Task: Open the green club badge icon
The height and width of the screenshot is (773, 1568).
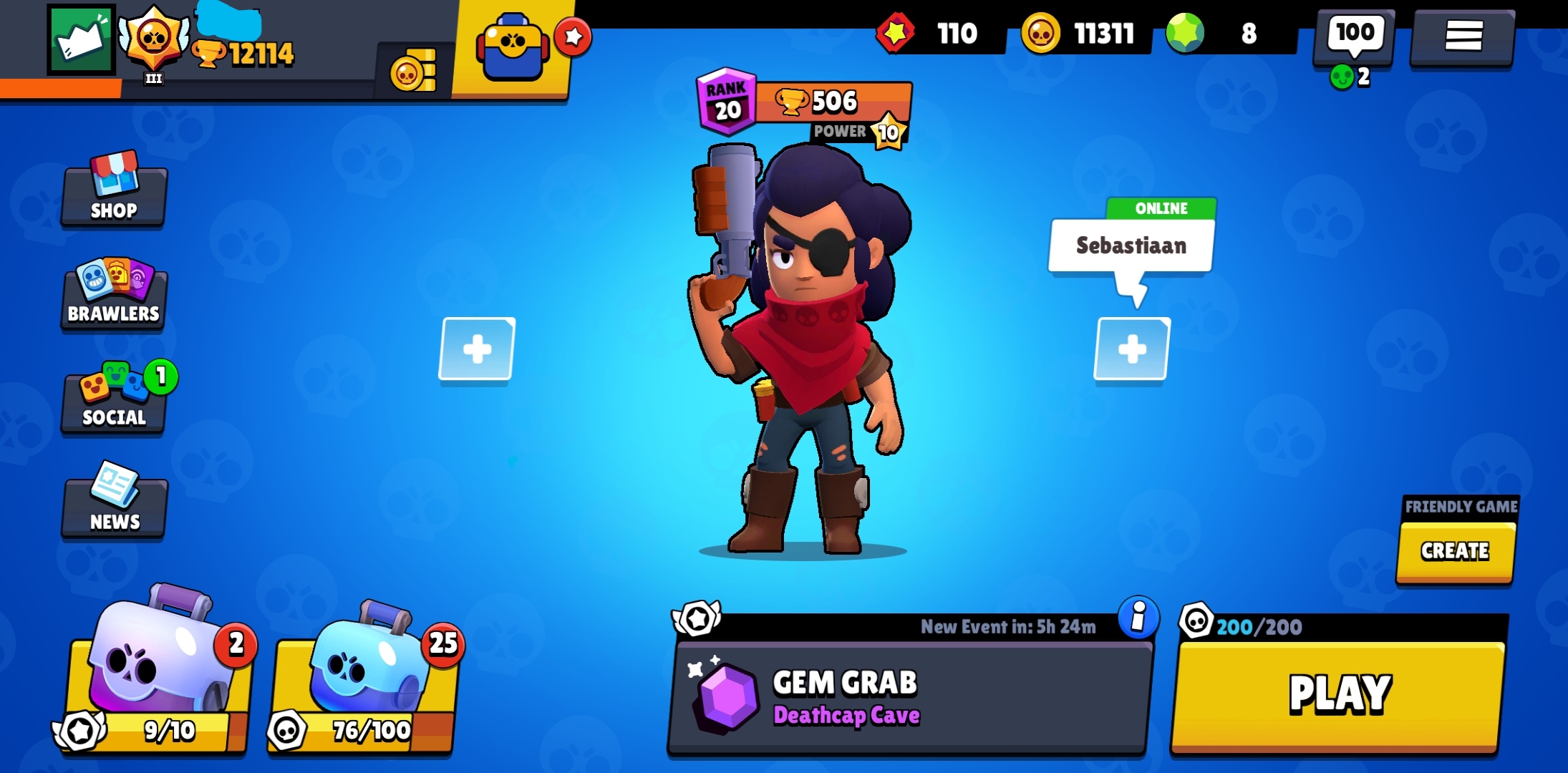Action: (81, 40)
